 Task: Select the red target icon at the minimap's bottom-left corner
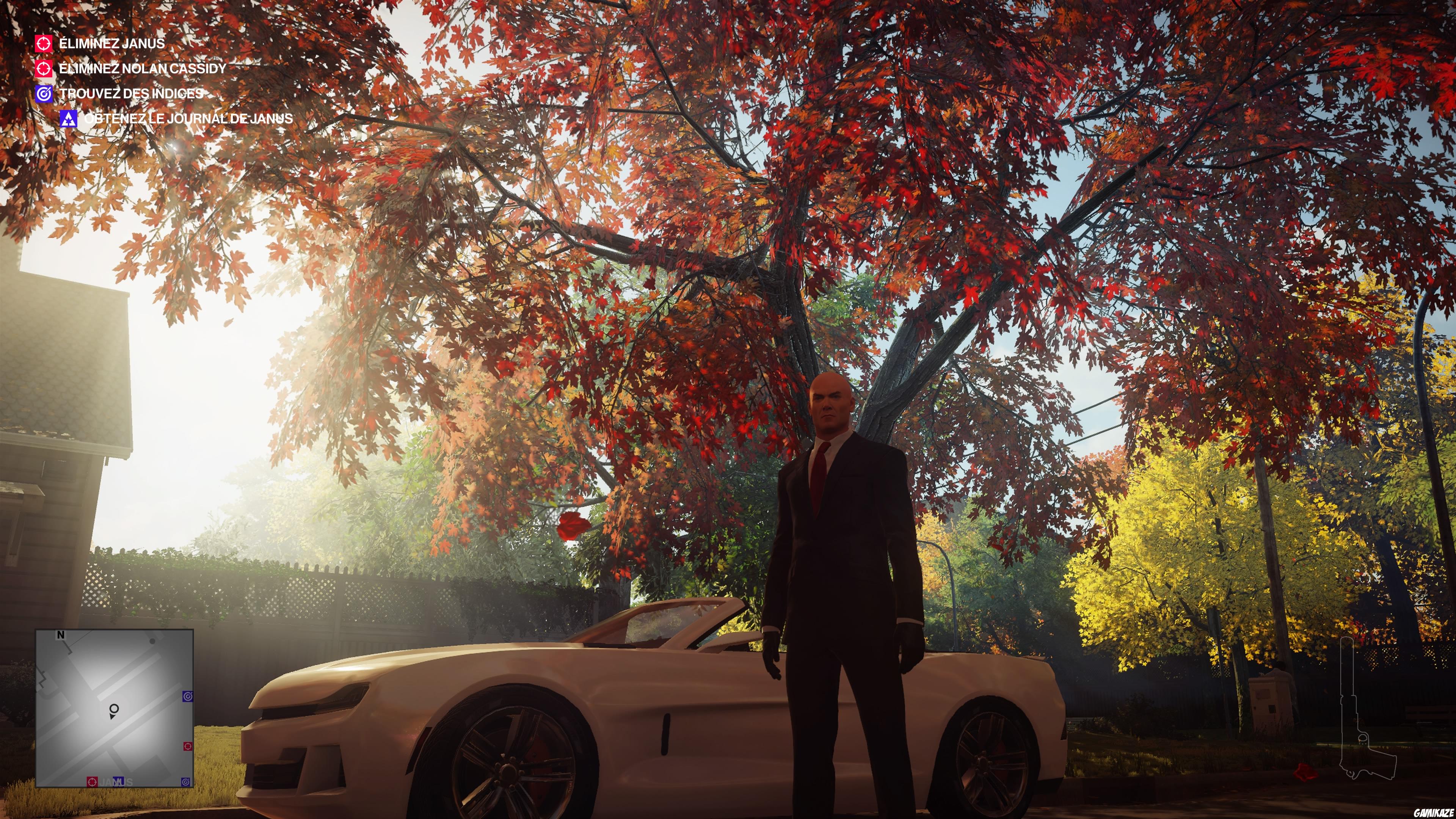pos(93,782)
